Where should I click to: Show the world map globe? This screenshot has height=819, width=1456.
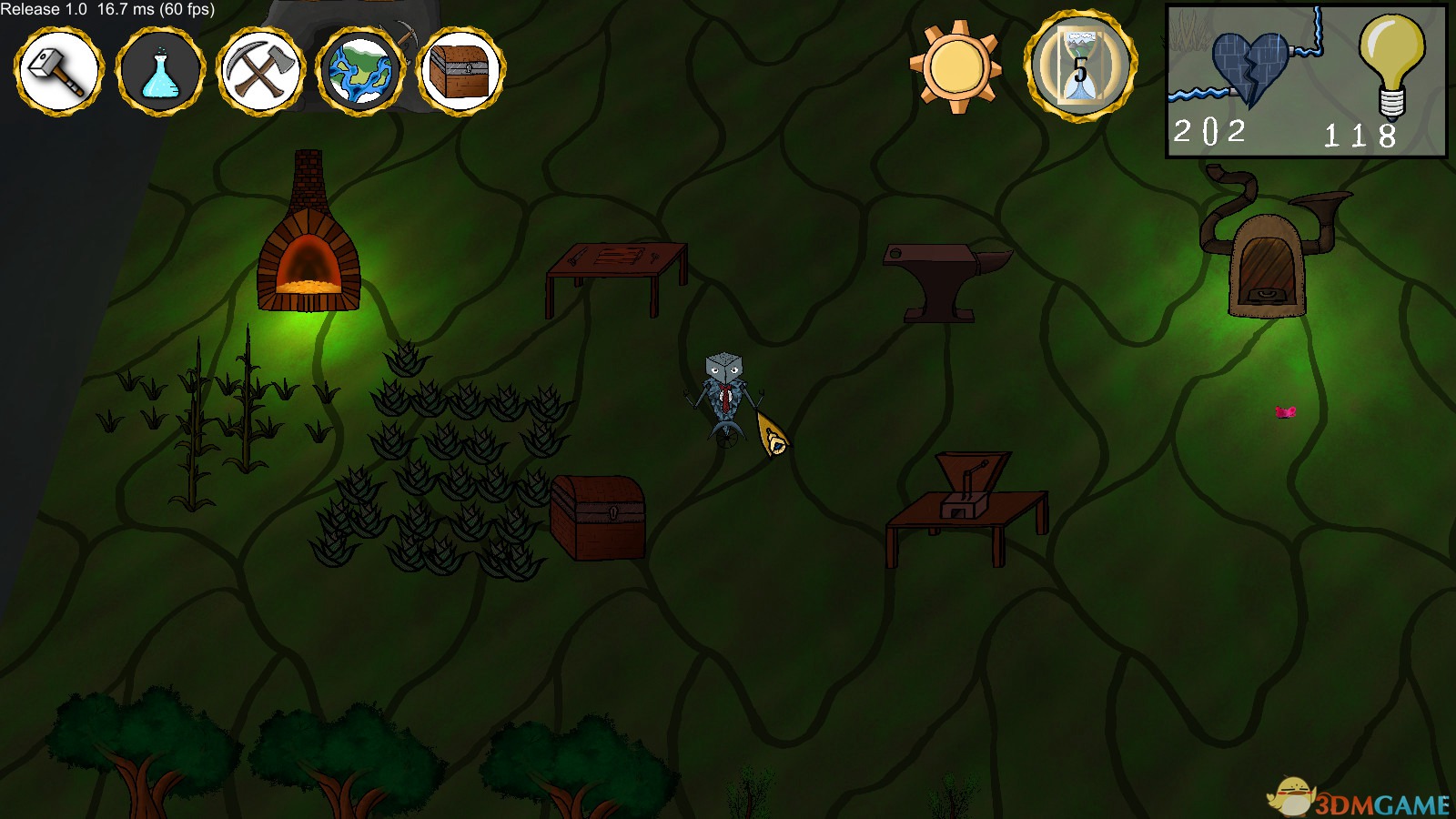[x=360, y=70]
